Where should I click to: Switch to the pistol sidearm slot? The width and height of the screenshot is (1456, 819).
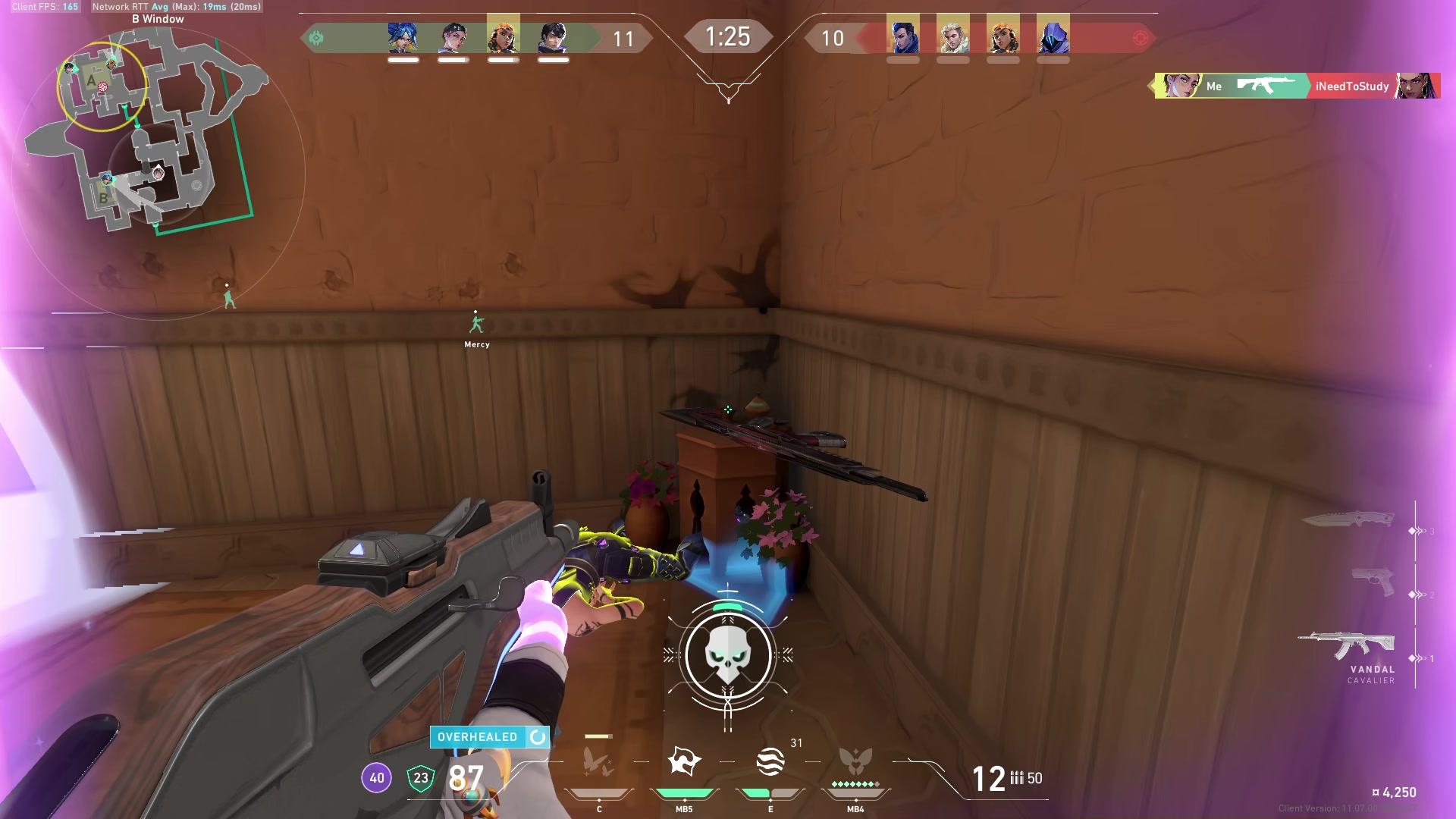1373,582
